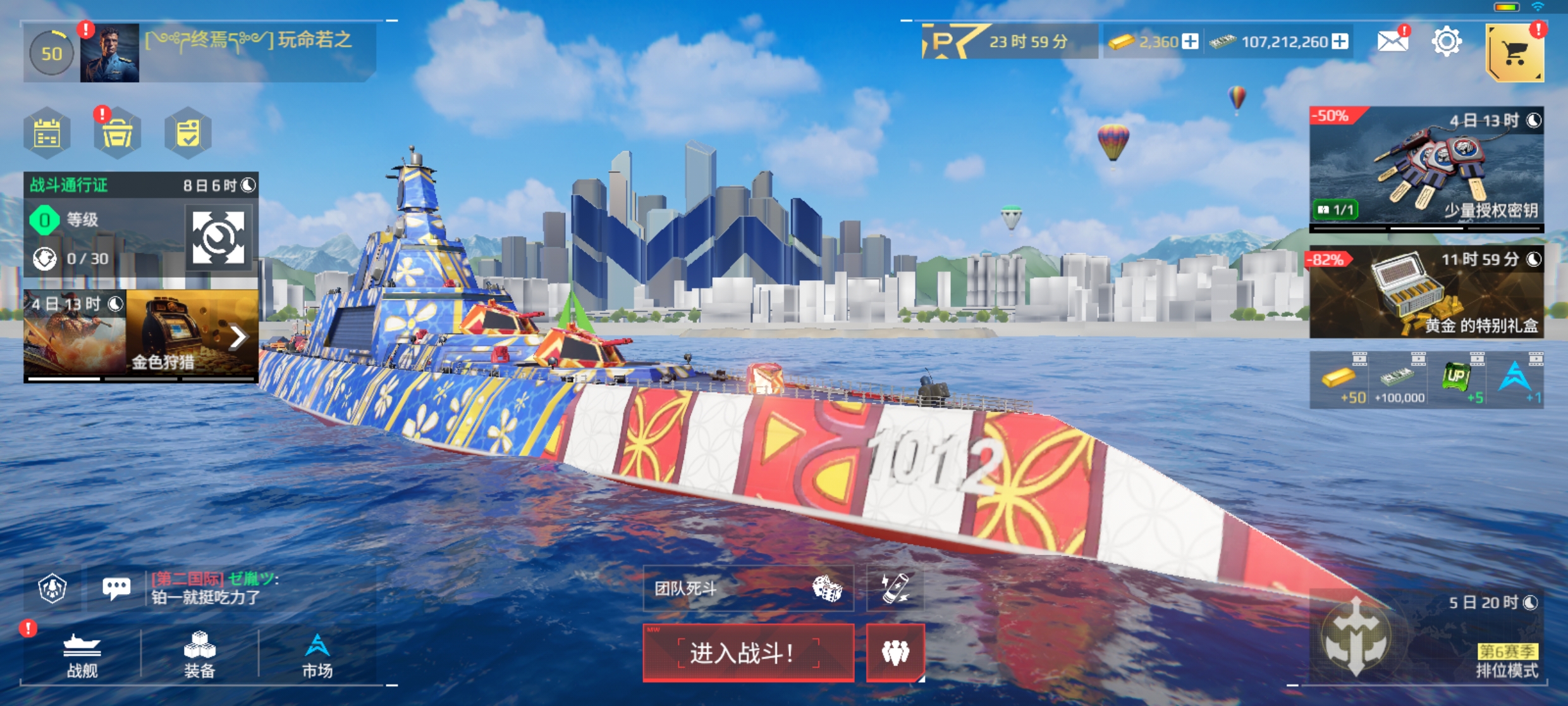
Task: Open the 战斗通行证 battle pass panel
Action: pyautogui.click(x=140, y=225)
